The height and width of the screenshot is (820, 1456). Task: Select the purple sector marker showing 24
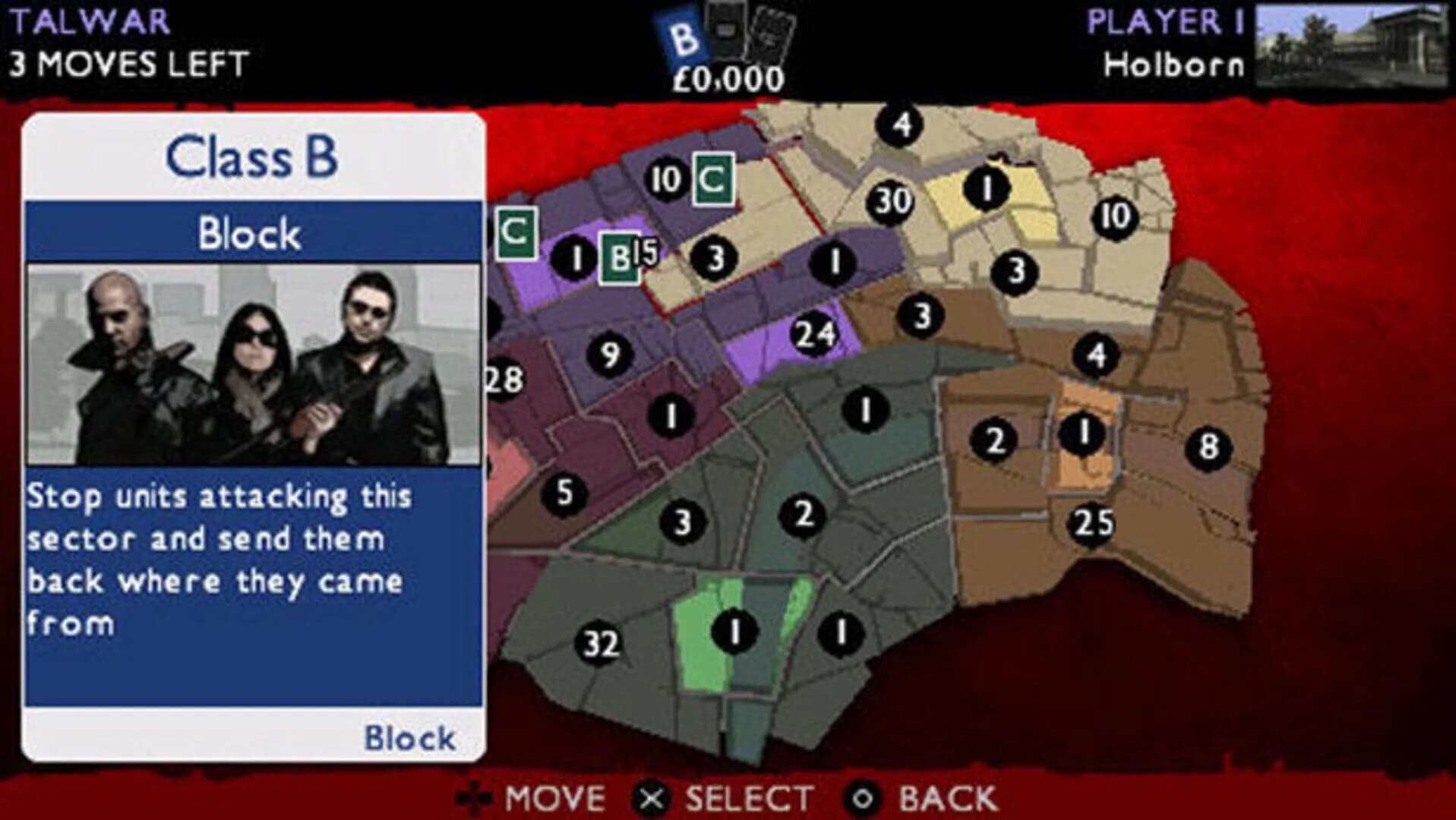(x=815, y=333)
